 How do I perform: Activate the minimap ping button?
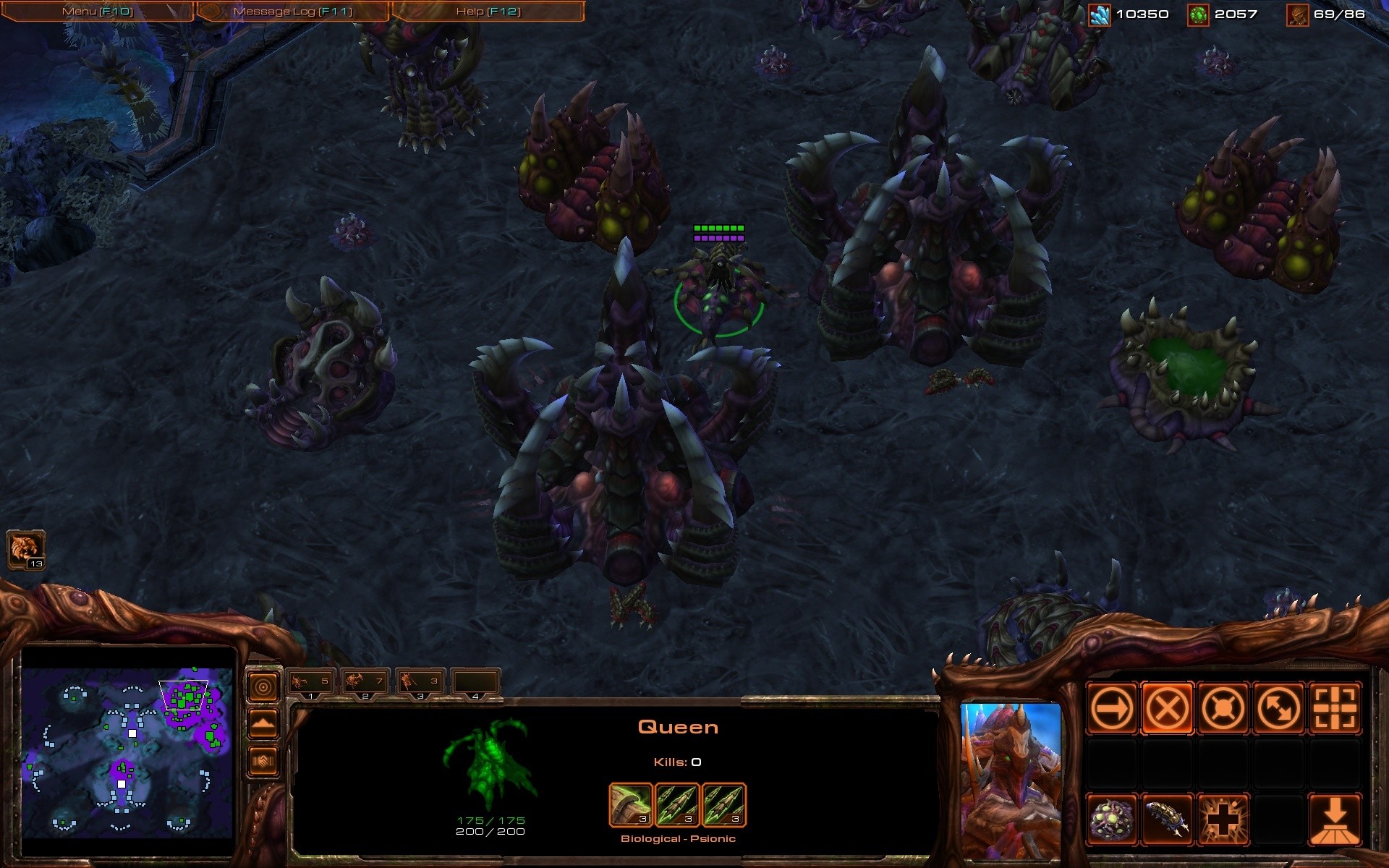click(263, 686)
